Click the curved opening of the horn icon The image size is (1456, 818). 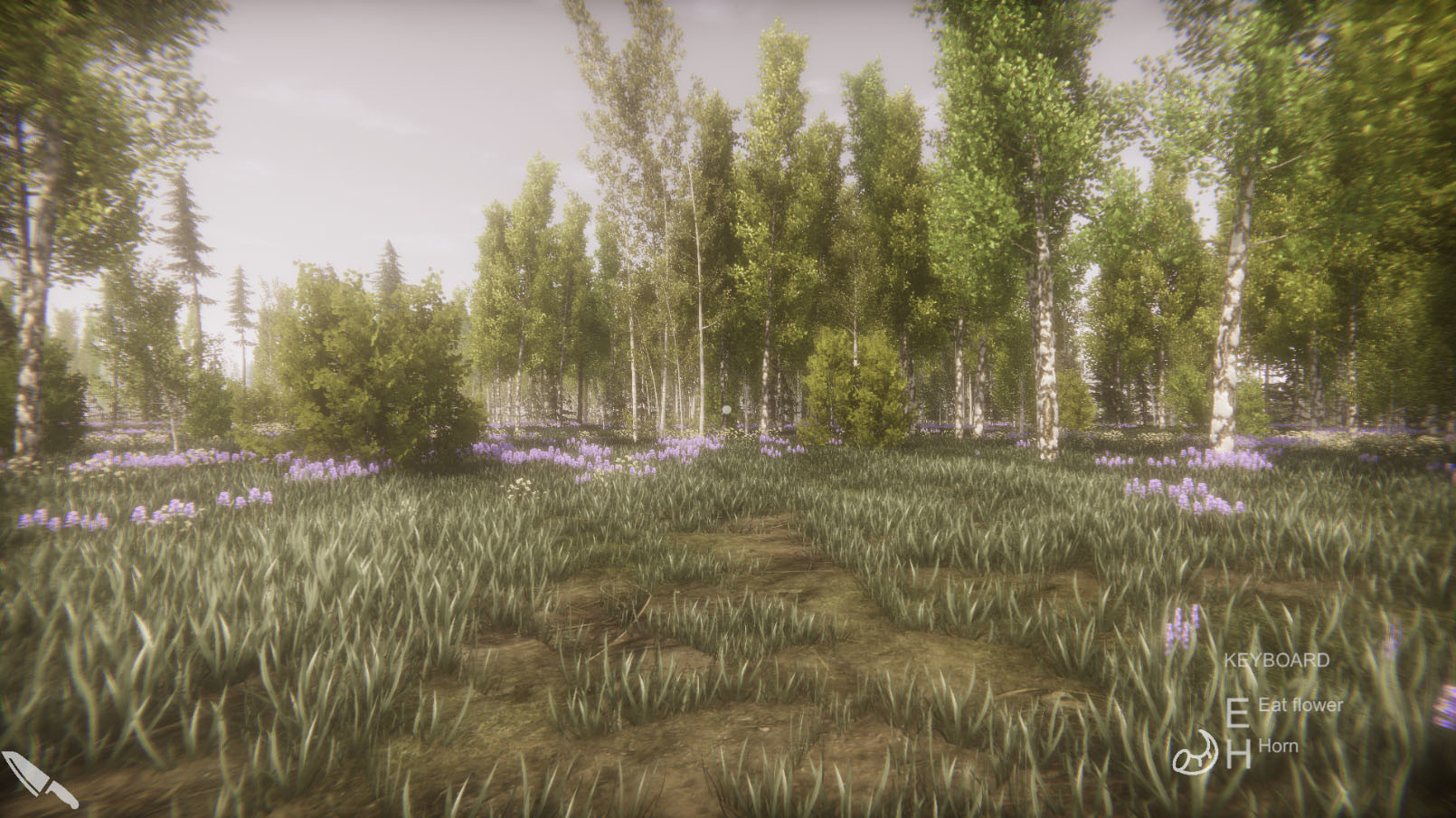[x=1183, y=761]
